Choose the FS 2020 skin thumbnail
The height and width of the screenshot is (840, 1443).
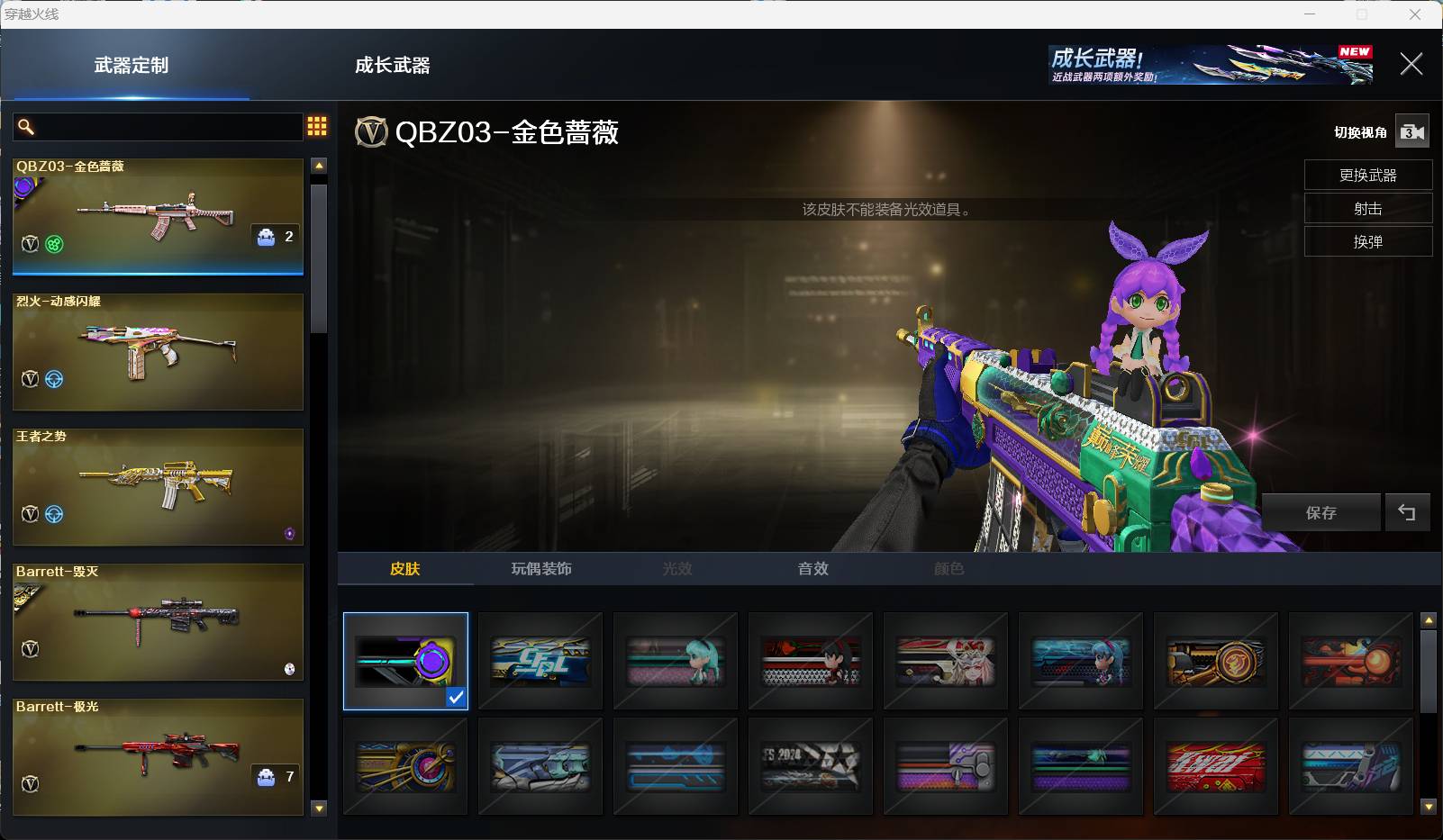pos(811,766)
